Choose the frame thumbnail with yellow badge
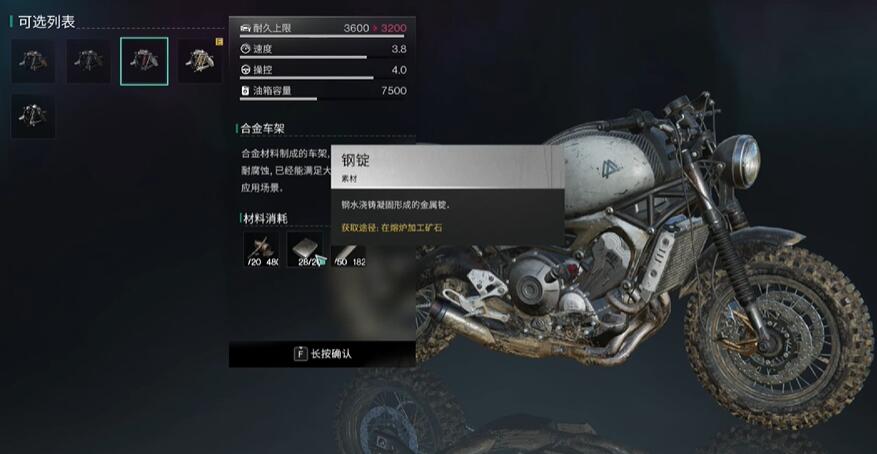 point(200,62)
